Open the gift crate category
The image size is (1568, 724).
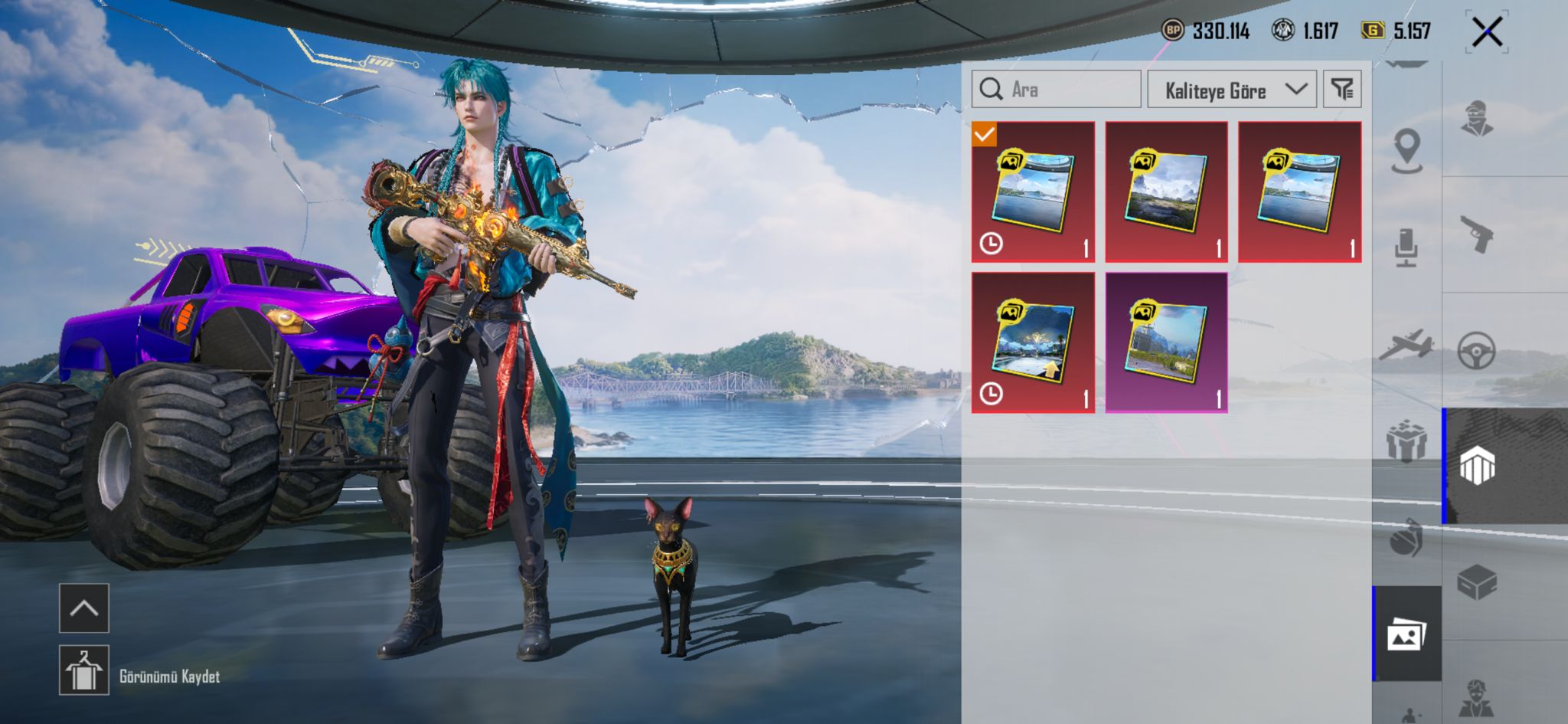(x=1407, y=441)
